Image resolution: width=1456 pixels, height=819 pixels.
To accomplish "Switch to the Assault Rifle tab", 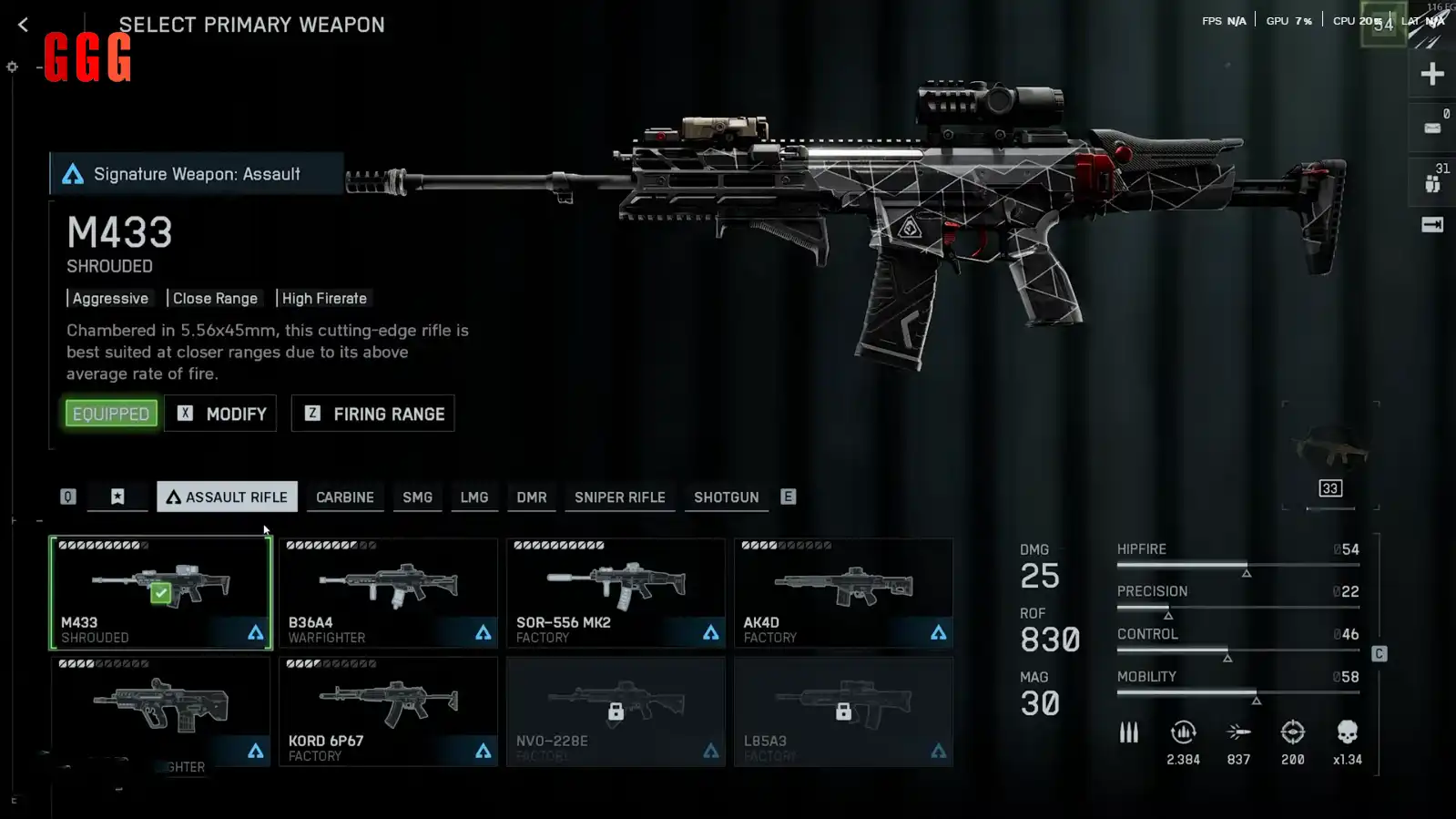I will point(227,497).
